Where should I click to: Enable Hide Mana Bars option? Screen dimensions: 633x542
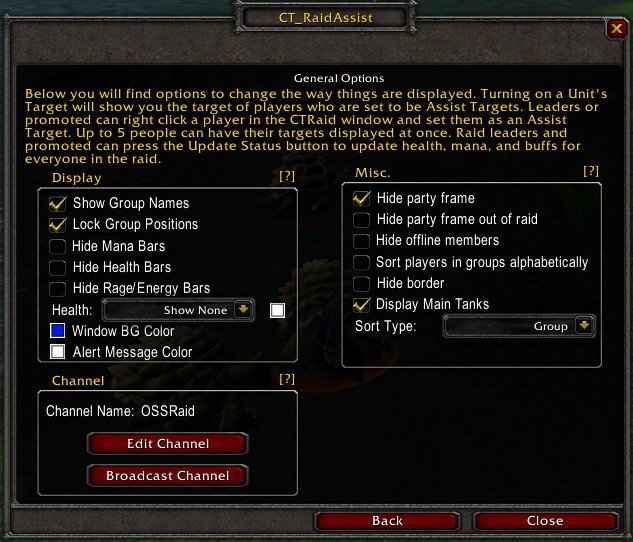(58, 246)
